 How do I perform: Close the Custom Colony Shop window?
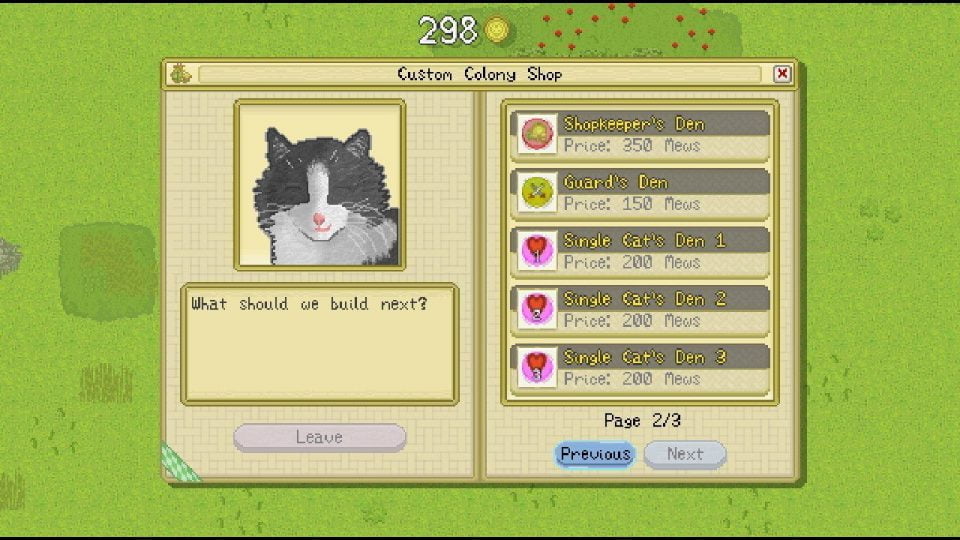click(782, 74)
